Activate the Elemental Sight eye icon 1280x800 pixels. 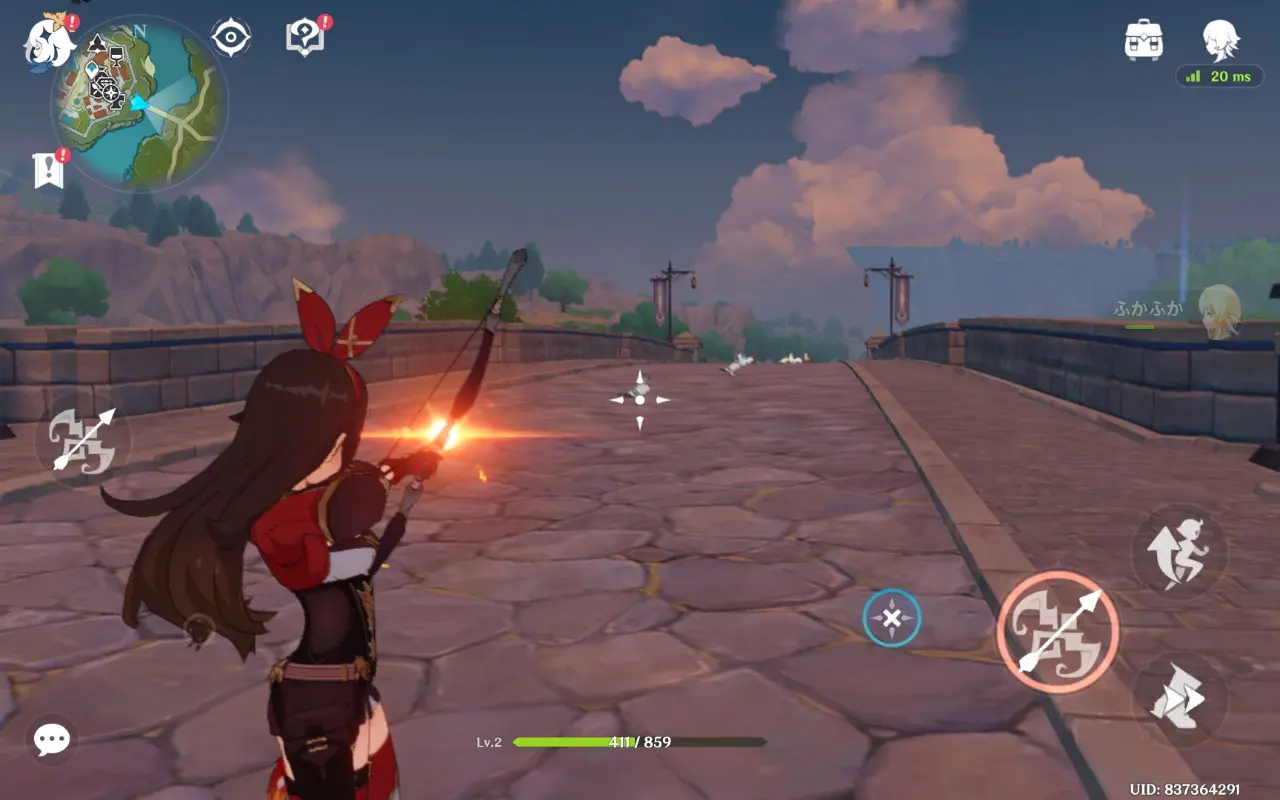232,37
